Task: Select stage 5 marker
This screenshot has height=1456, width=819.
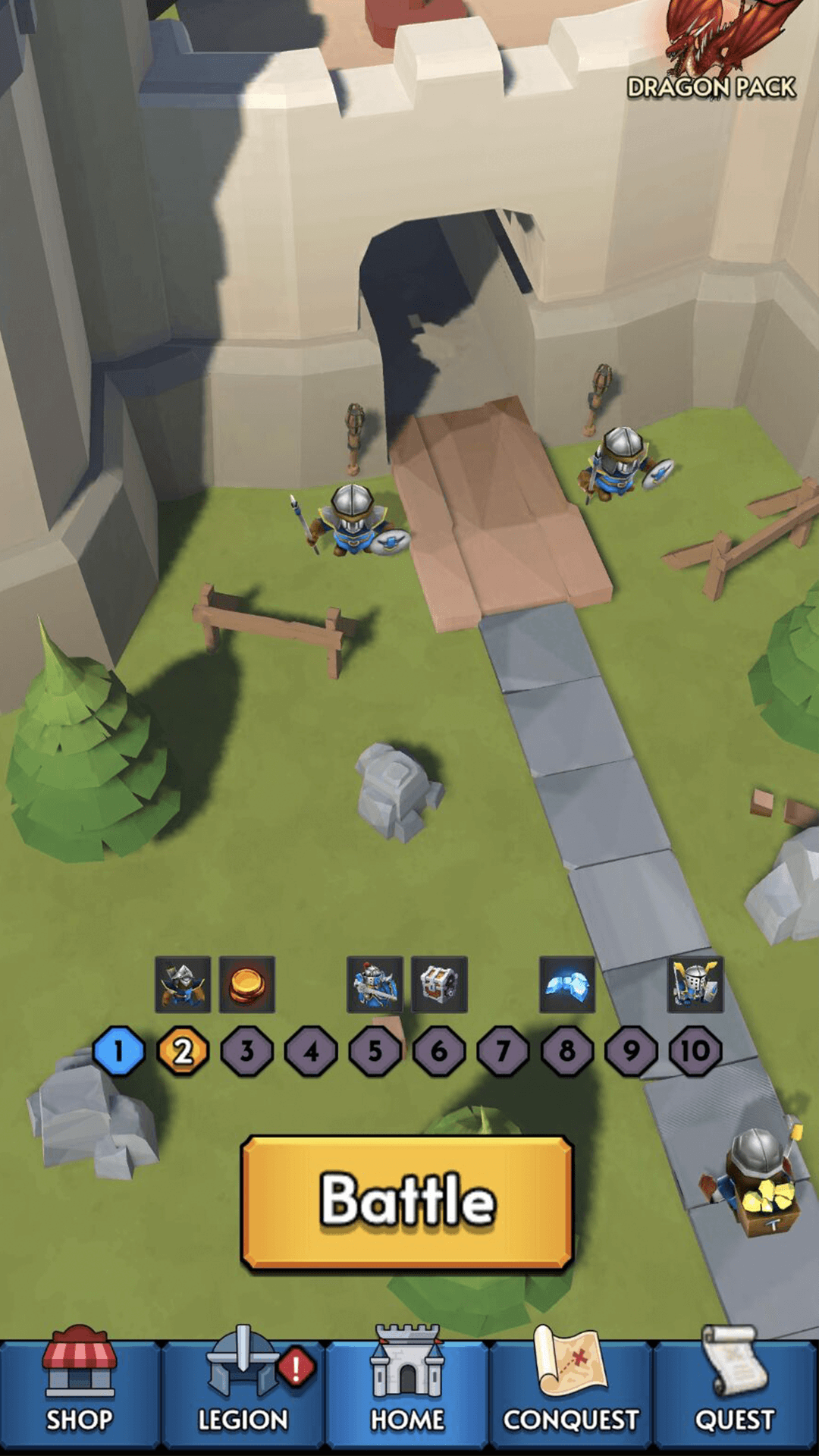Action: click(375, 1051)
